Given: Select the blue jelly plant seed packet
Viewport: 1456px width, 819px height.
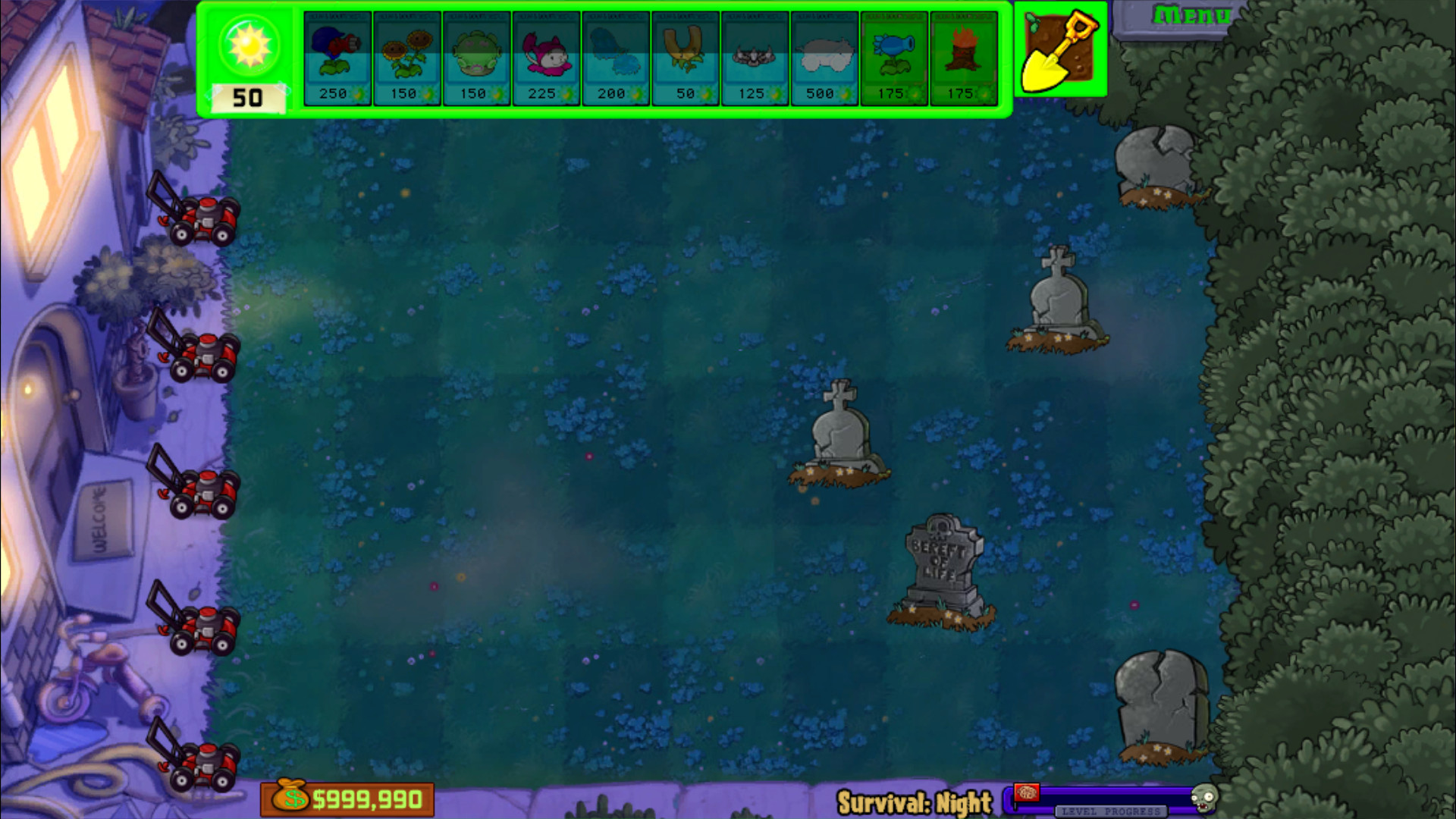Looking at the screenshot, I should tap(616, 57).
